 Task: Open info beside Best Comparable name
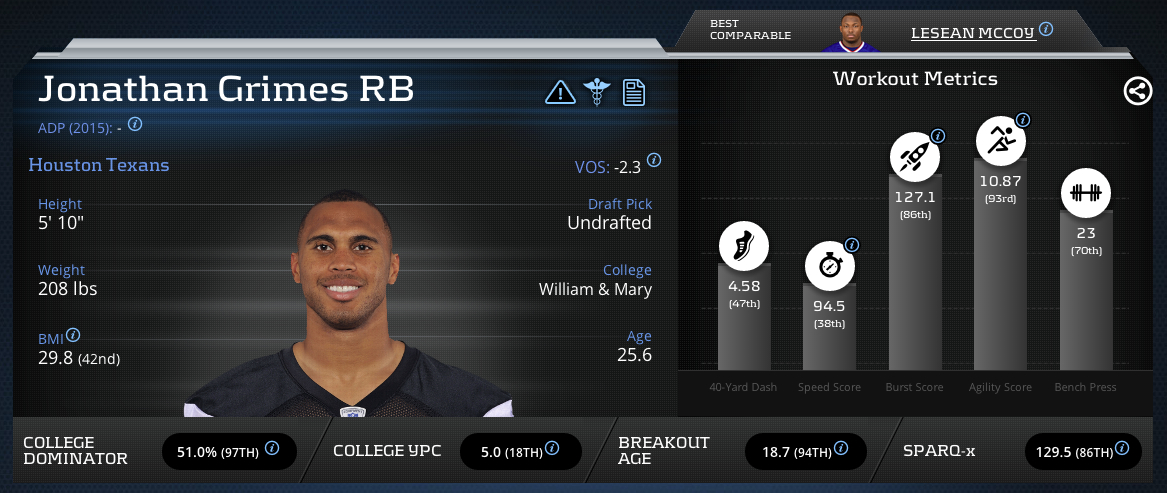tap(1046, 30)
